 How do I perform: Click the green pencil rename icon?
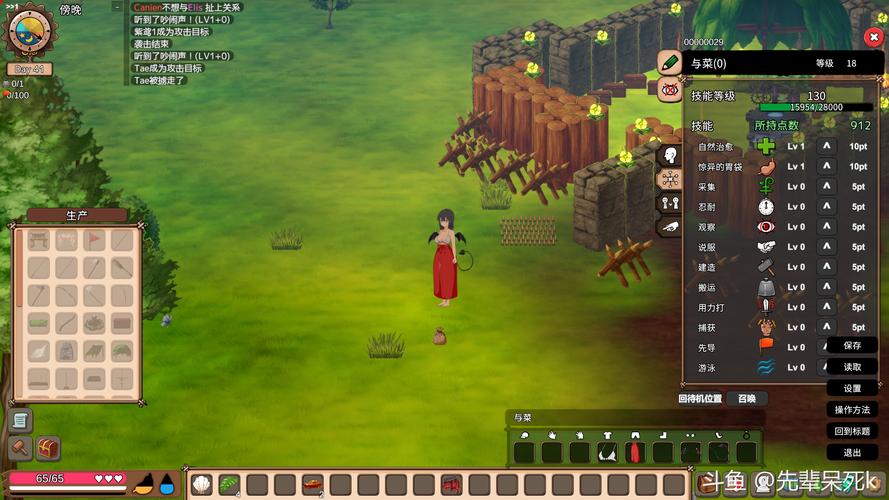(669, 62)
